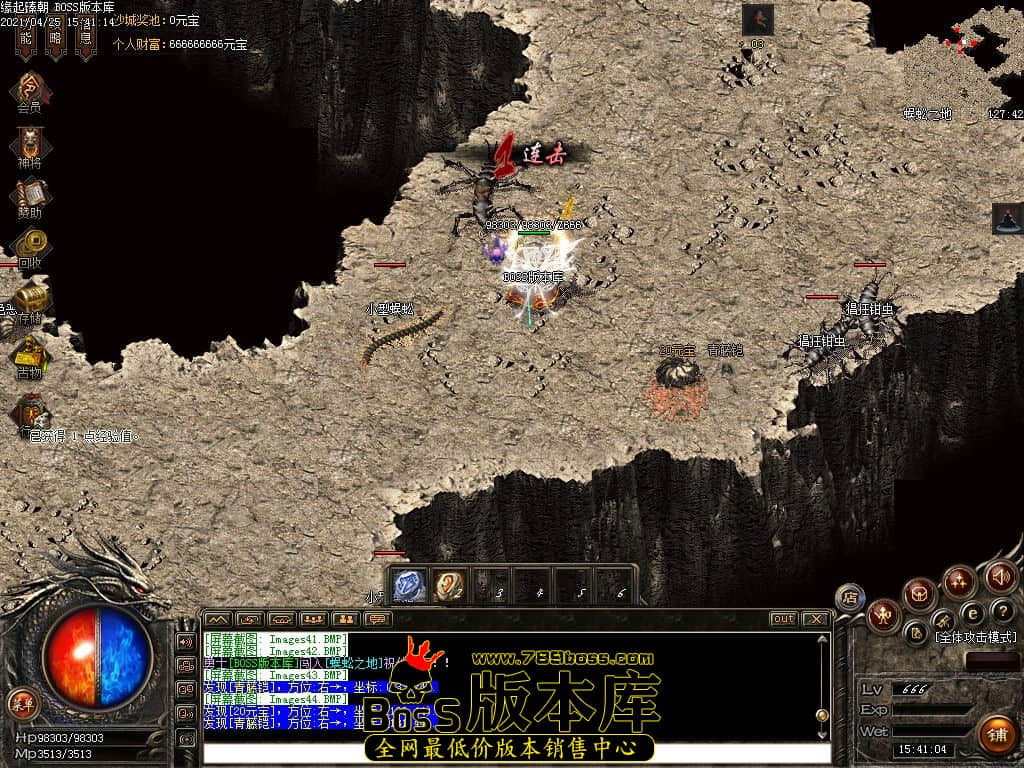Image resolution: width=1024 pixels, height=768 pixels.
Task: Open the 会员 membership icon
Action: 30,87
